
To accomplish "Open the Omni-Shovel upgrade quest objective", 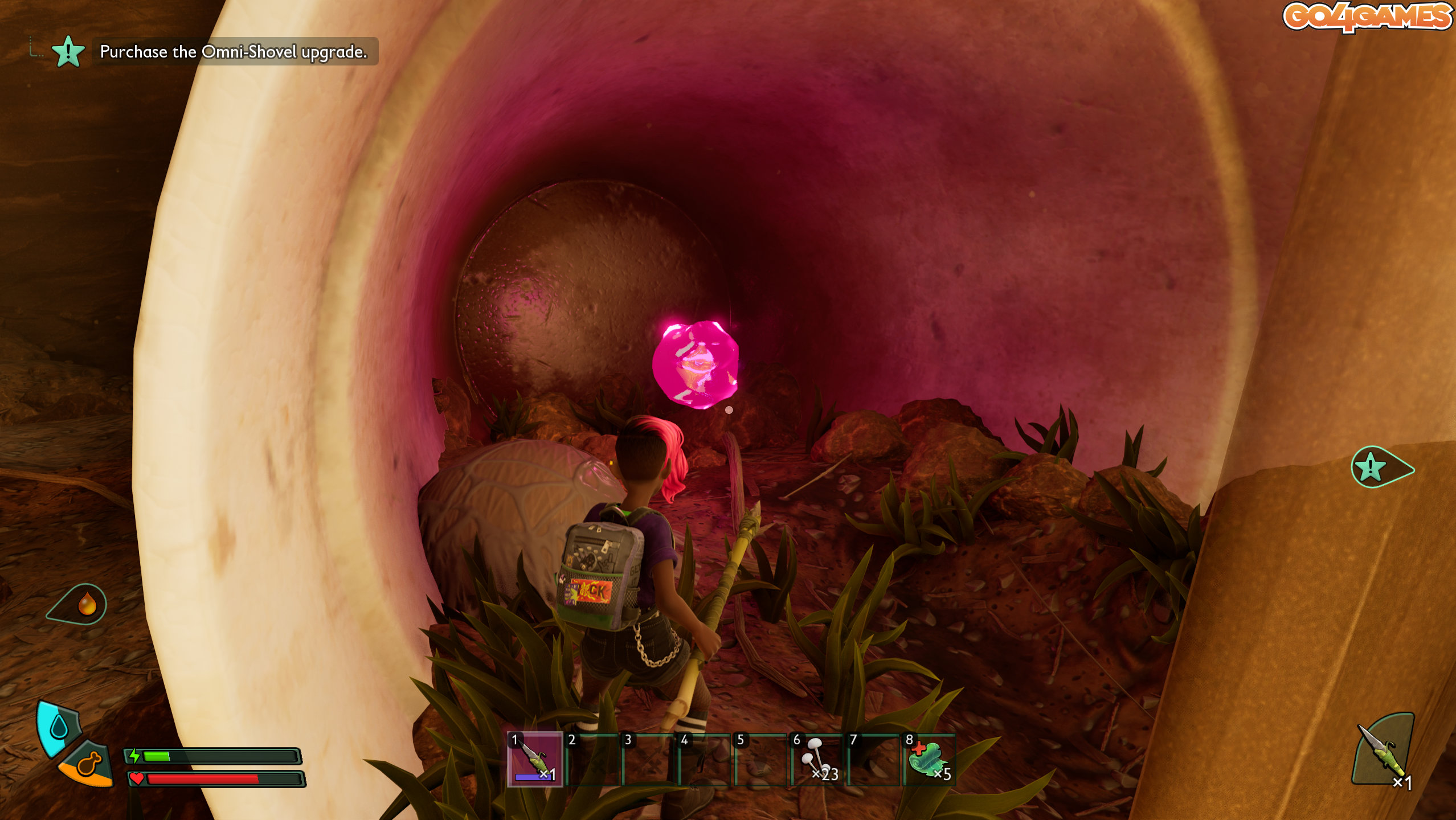I will coord(233,52).
